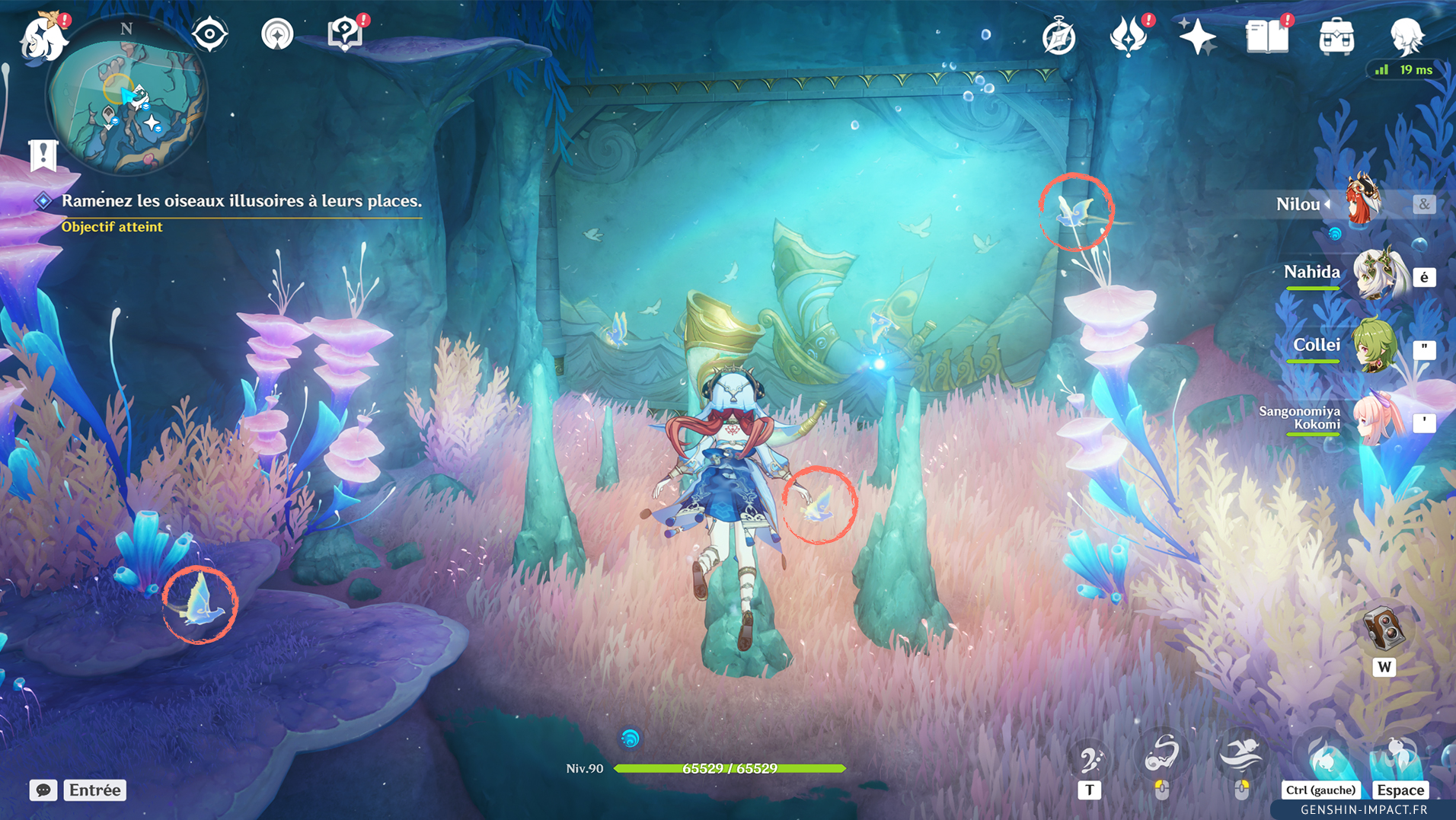Viewport: 1456px width, 820px height.
Task: Open the inventory backpack
Action: pyautogui.click(x=1336, y=37)
